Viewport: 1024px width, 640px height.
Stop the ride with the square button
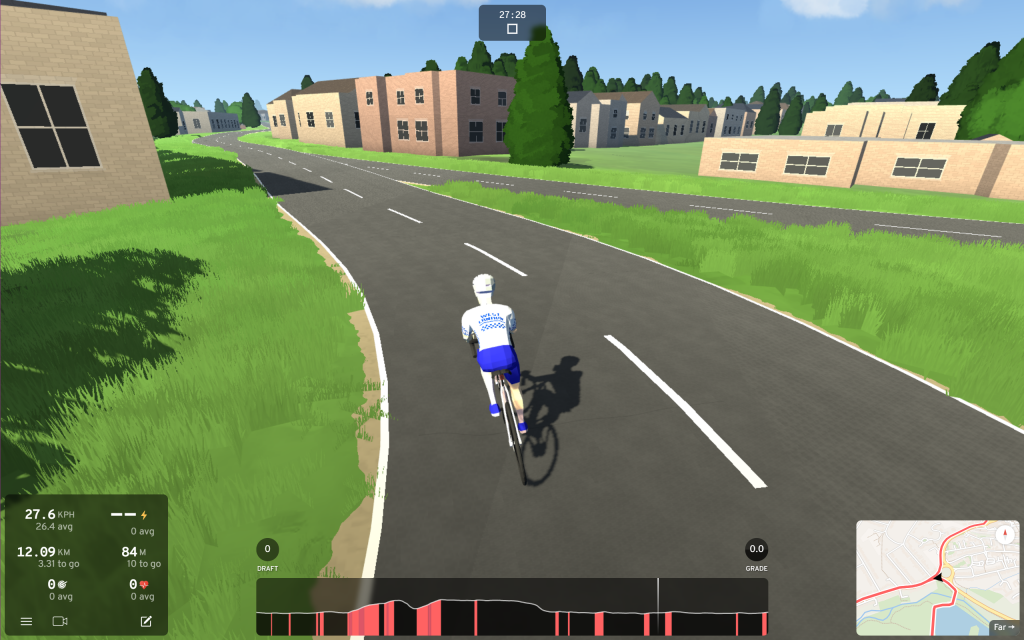pos(512,29)
